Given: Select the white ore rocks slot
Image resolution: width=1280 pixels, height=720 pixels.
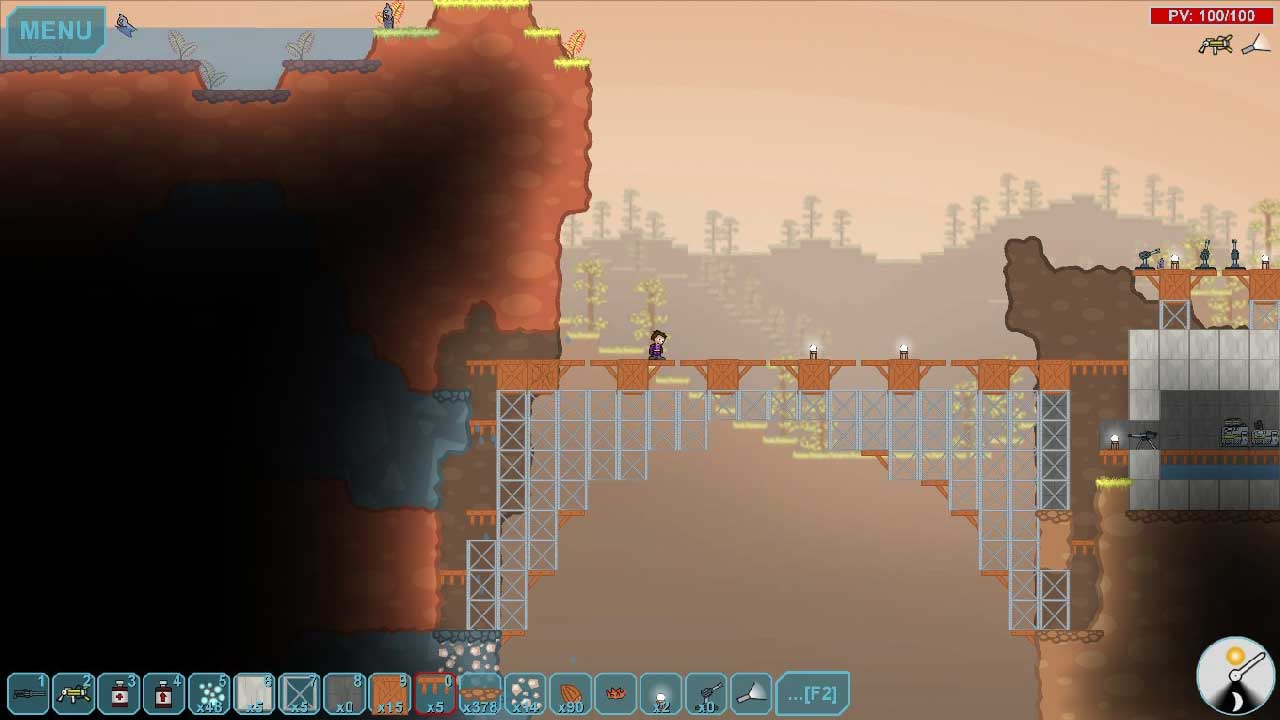Looking at the screenshot, I should [x=525, y=693].
